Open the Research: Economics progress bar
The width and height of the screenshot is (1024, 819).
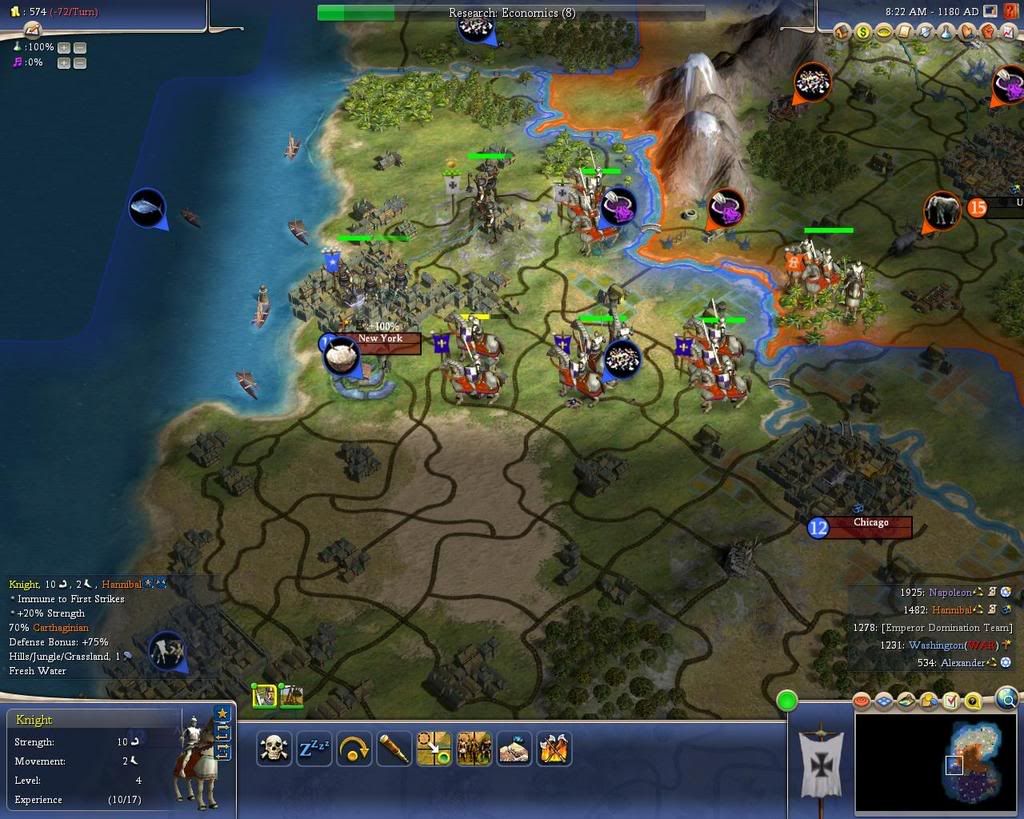click(x=511, y=13)
